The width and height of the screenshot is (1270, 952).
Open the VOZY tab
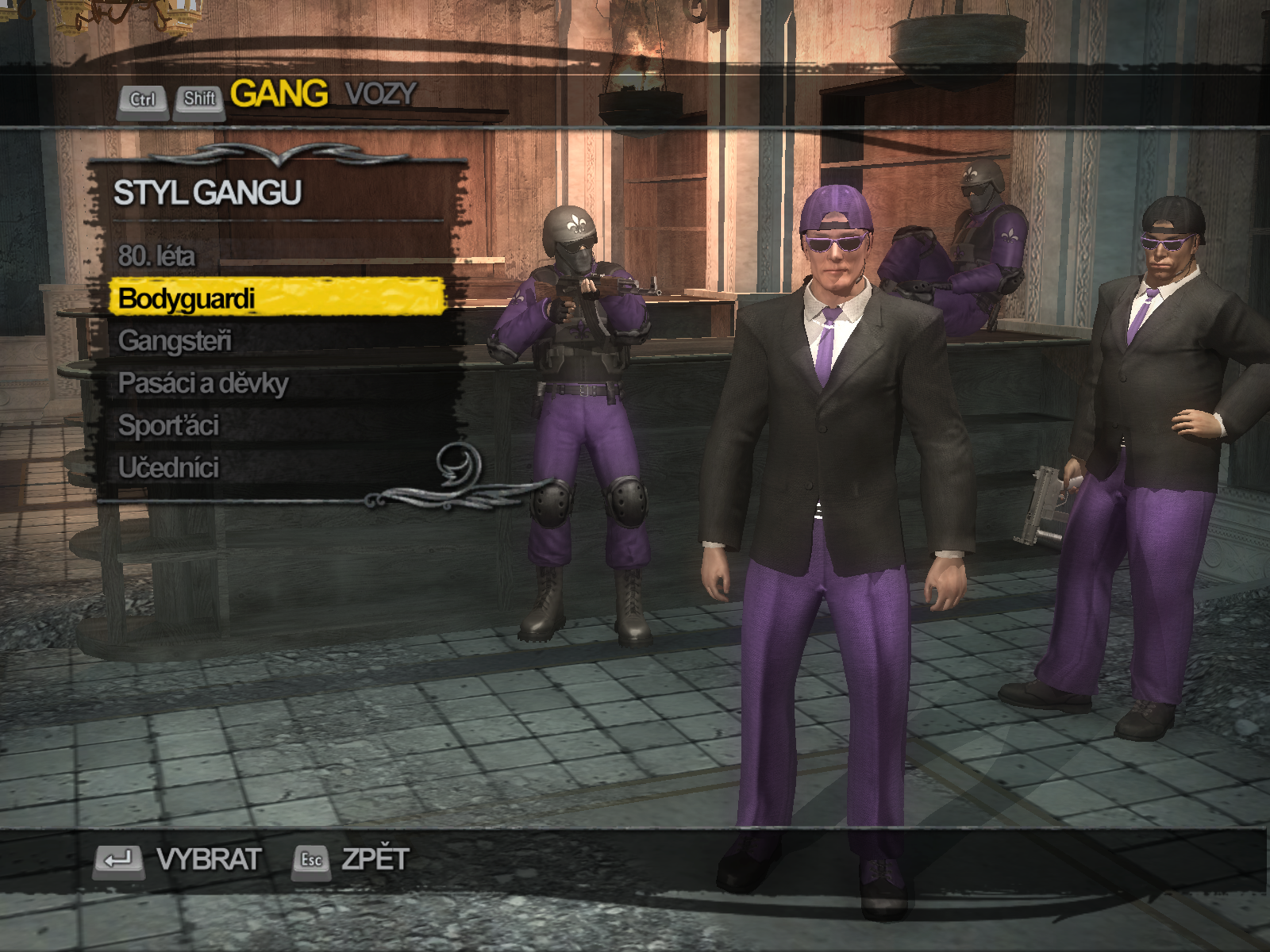[380, 94]
